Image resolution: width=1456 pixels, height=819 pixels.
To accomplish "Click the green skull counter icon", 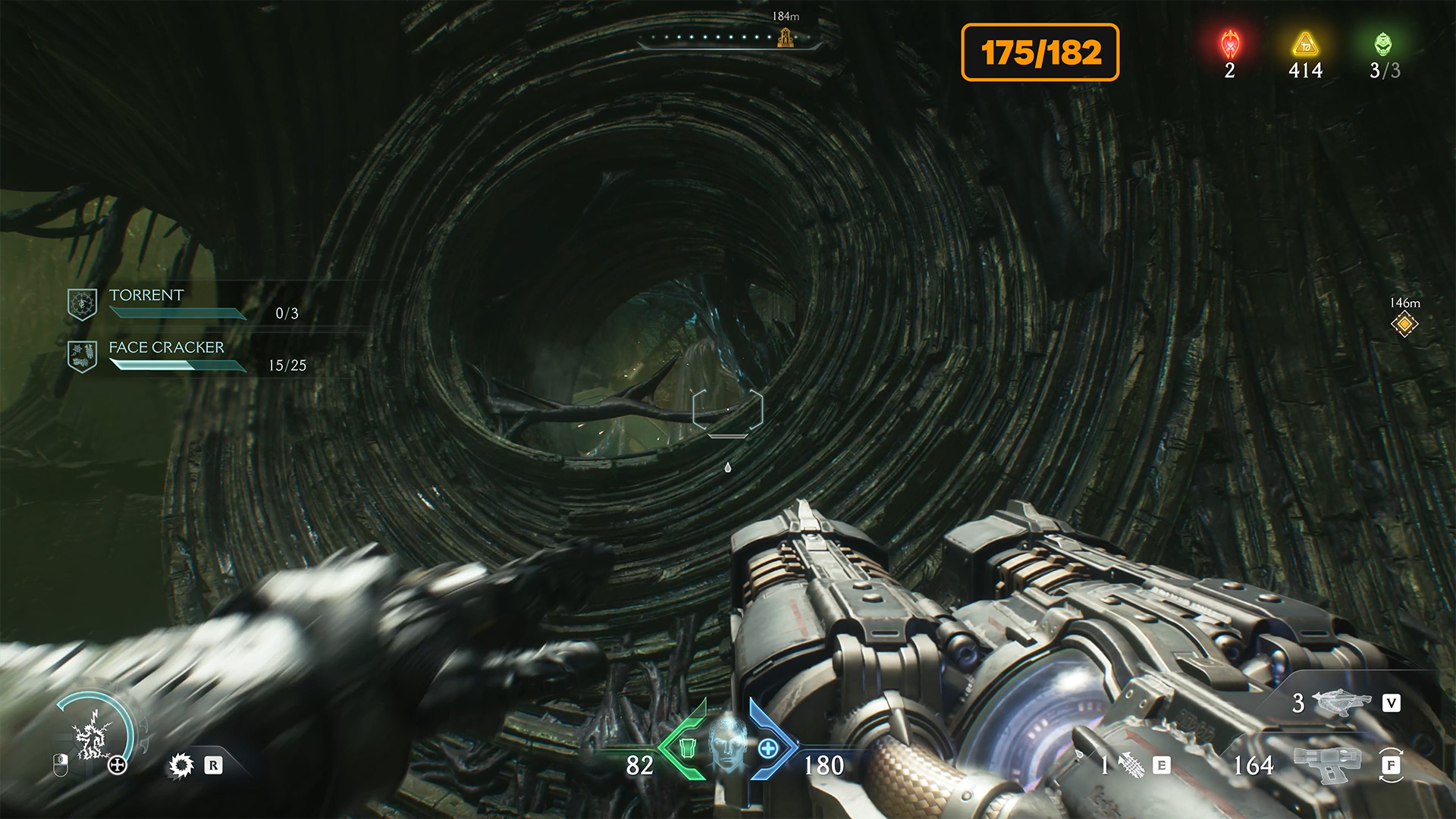I will 1383,44.
